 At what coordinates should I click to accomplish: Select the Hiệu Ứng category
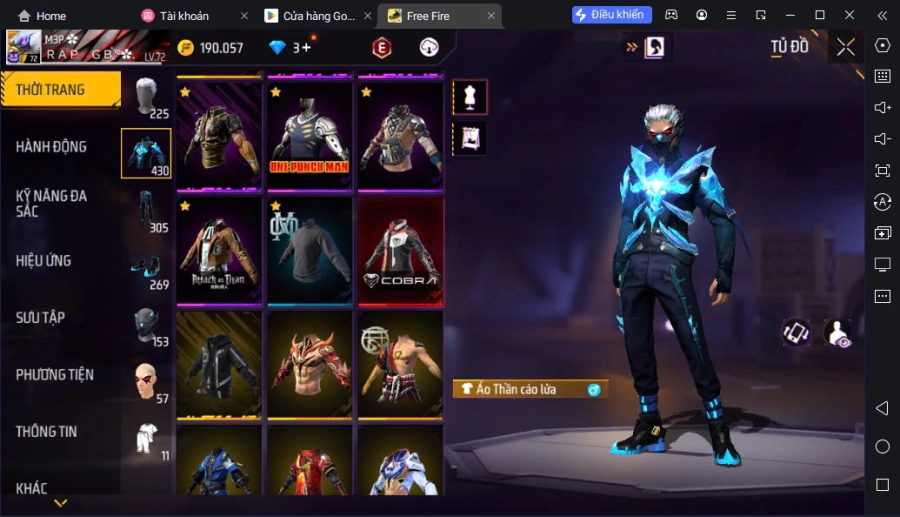tap(44, 261)
